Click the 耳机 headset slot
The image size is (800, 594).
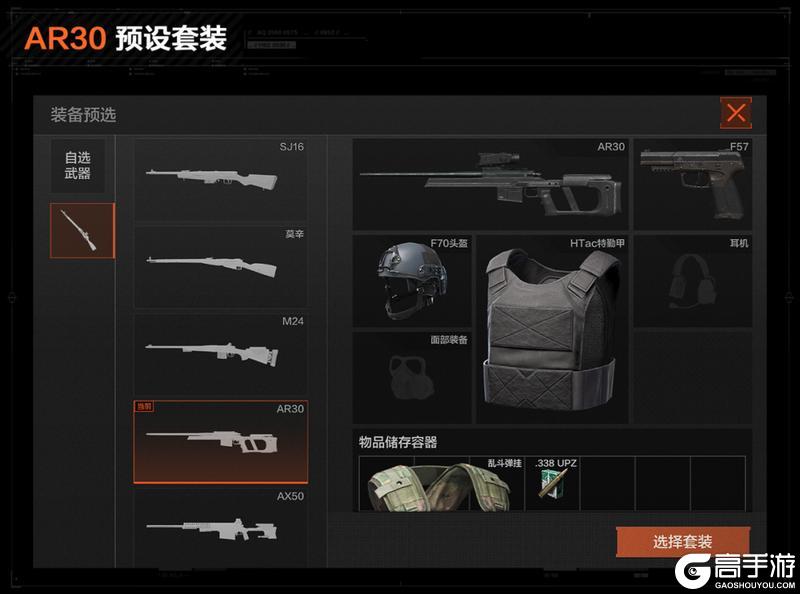coord(692,279)
